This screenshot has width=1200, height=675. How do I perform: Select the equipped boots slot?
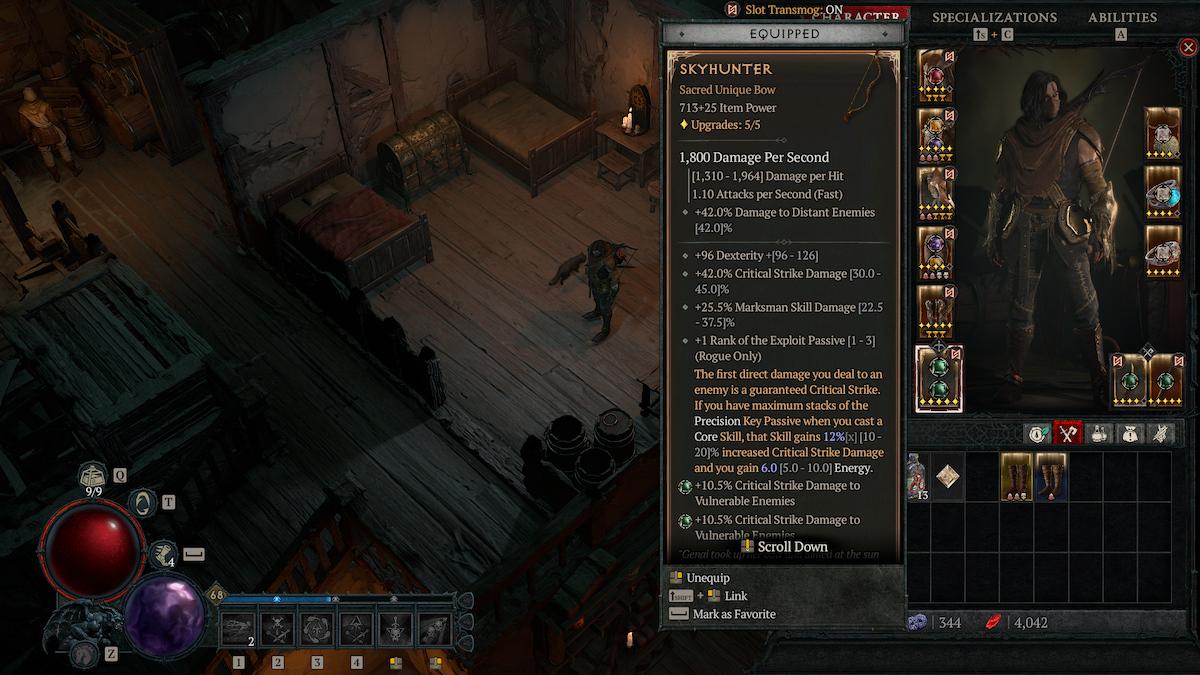[936, 312]
